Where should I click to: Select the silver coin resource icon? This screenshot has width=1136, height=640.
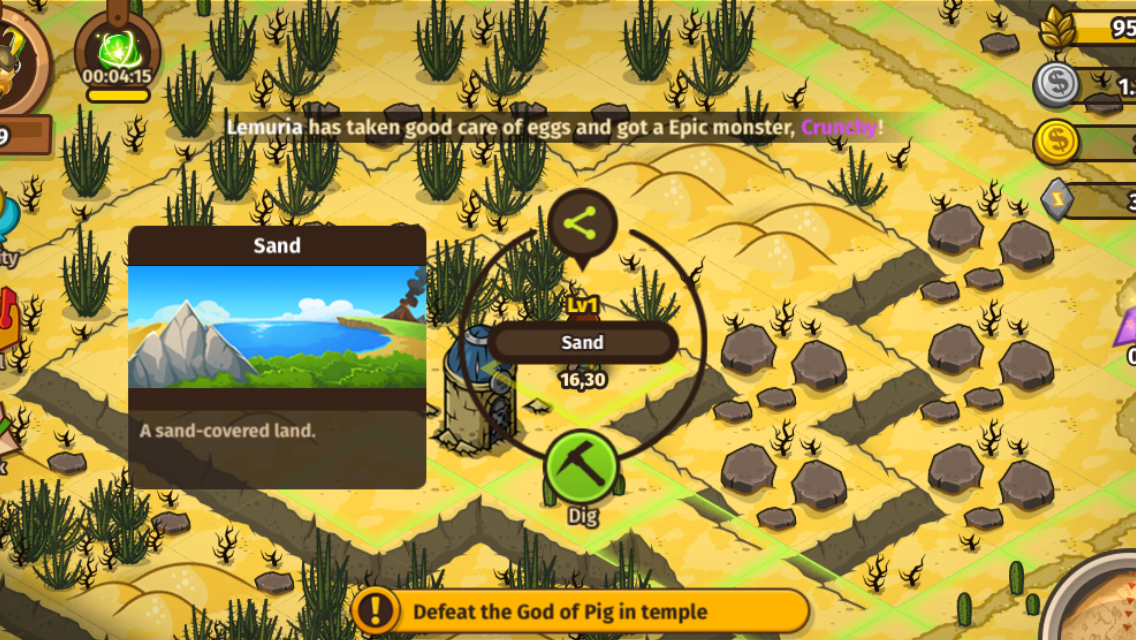click(x=1055, y=85)
